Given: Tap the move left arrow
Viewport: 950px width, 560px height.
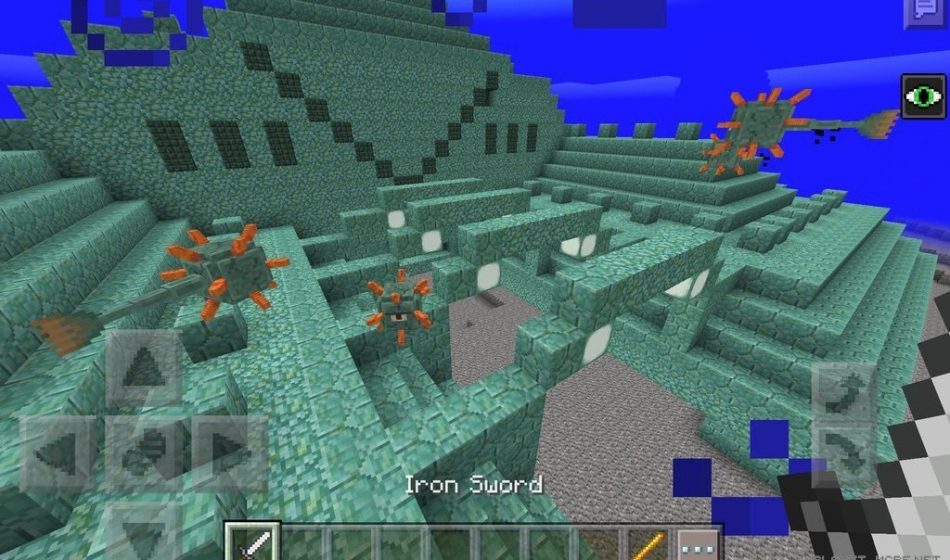Looking at the screenshot, I should pos(59,452).
